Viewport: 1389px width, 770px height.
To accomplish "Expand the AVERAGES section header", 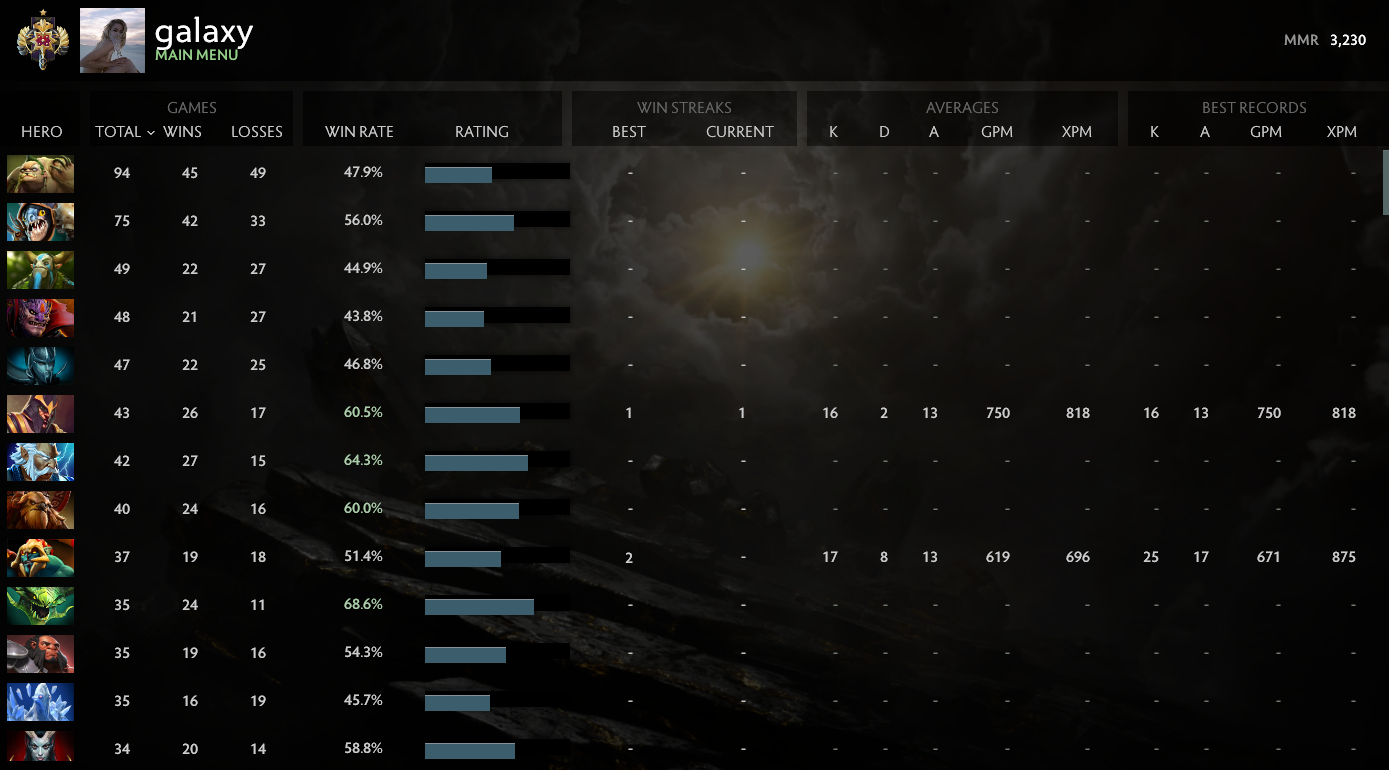I will [961, 107].
